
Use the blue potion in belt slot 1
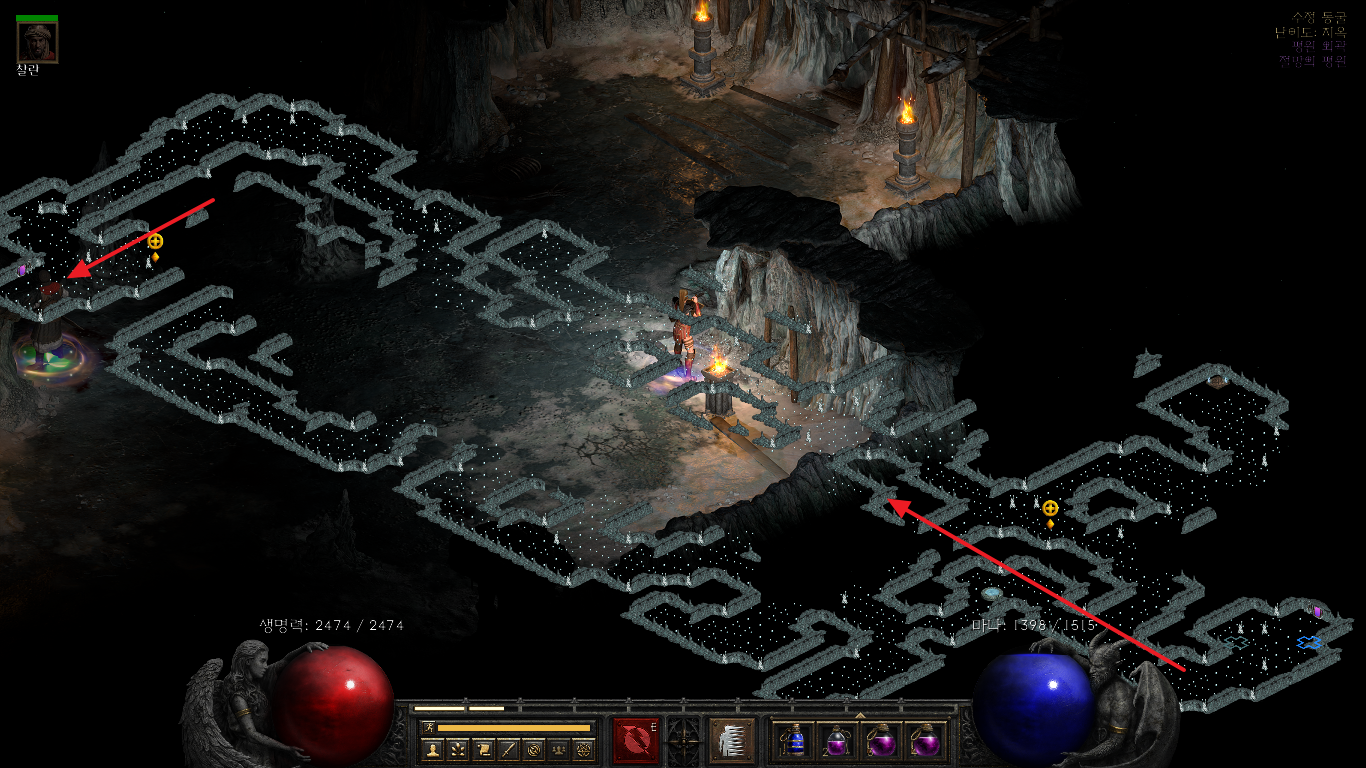pos(795,742)
